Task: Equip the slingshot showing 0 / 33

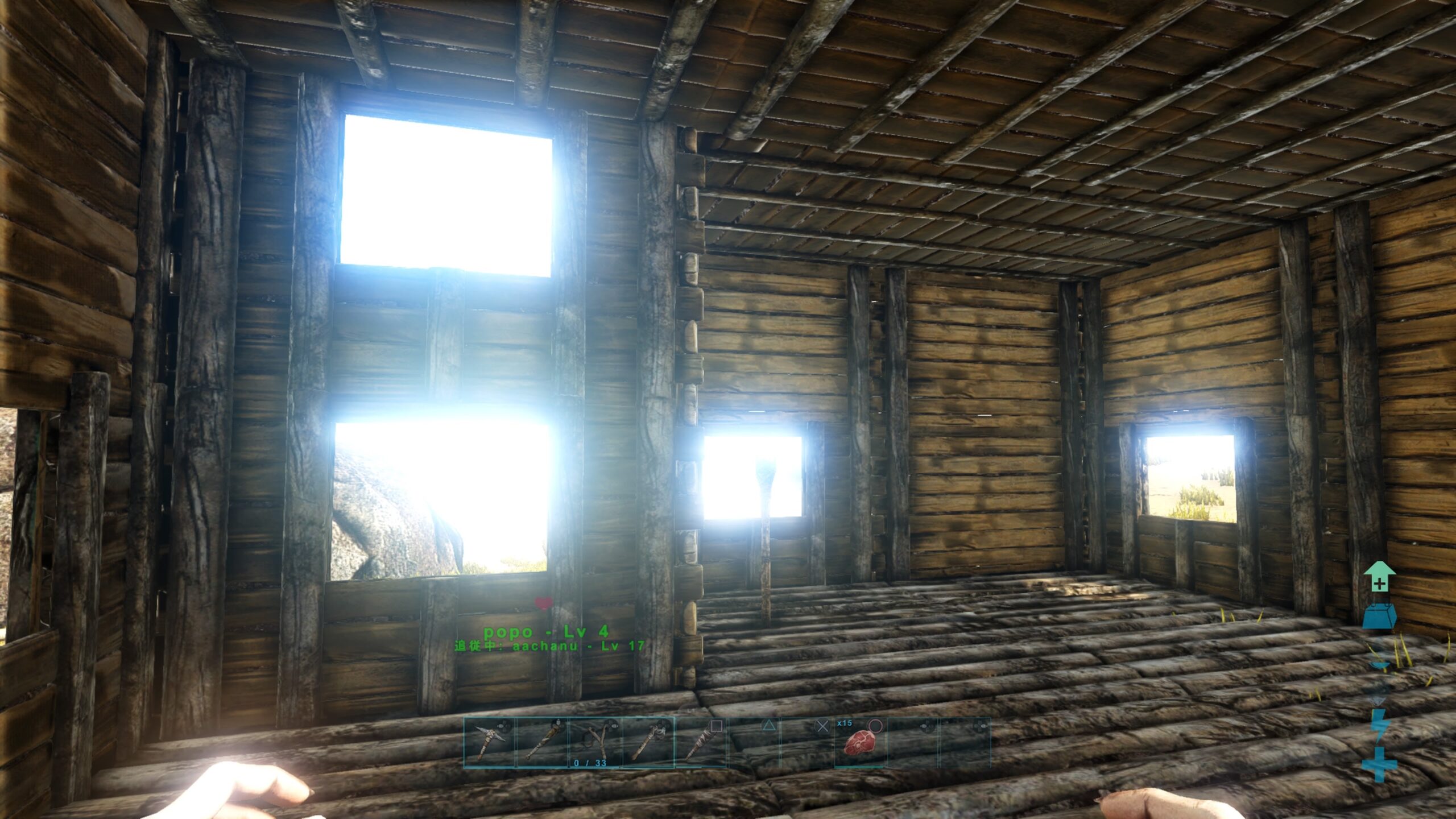Action: [595, 743]
